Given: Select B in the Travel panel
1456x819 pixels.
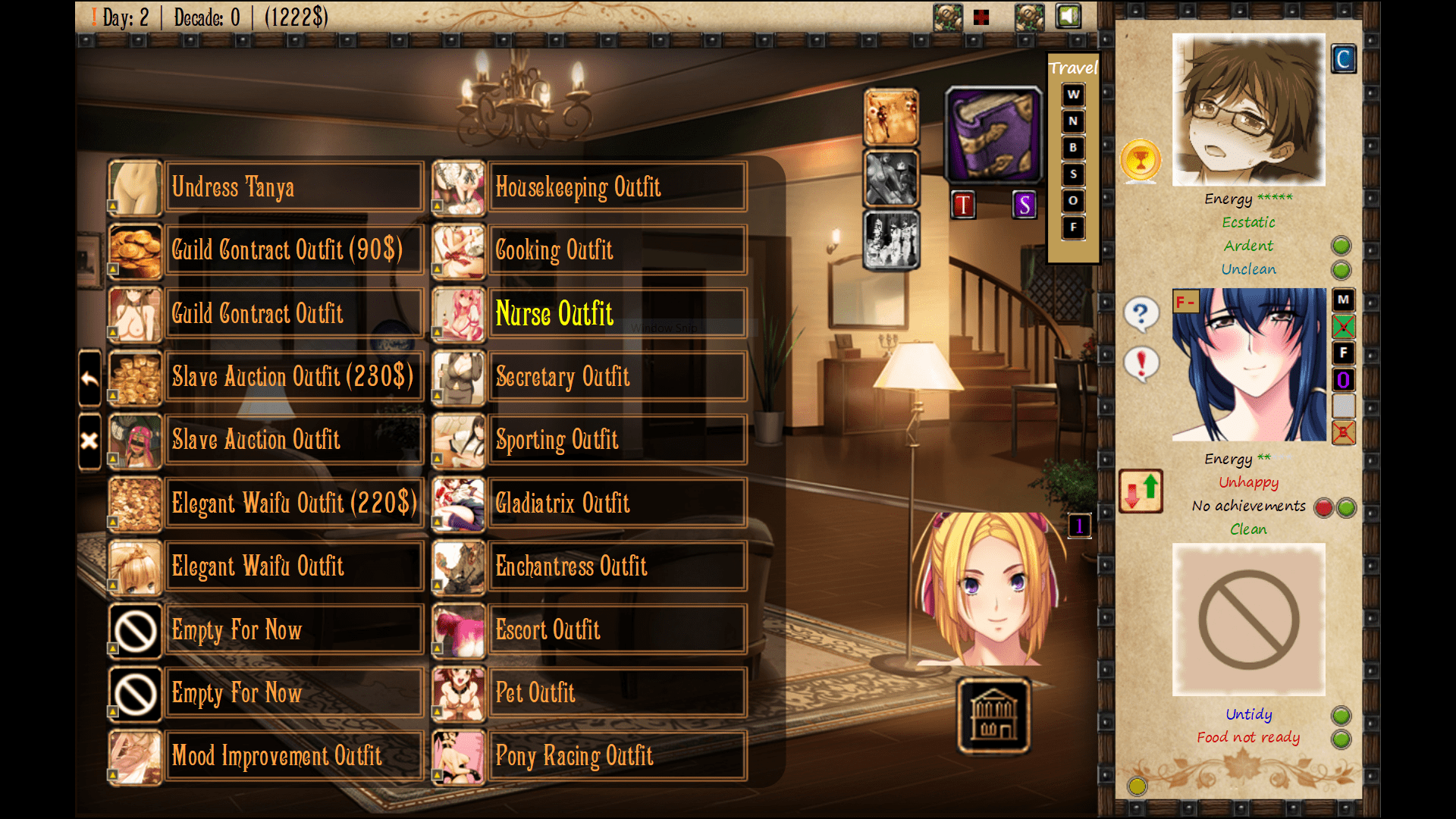Looking at the screenshot, I should click(1072, 147).
